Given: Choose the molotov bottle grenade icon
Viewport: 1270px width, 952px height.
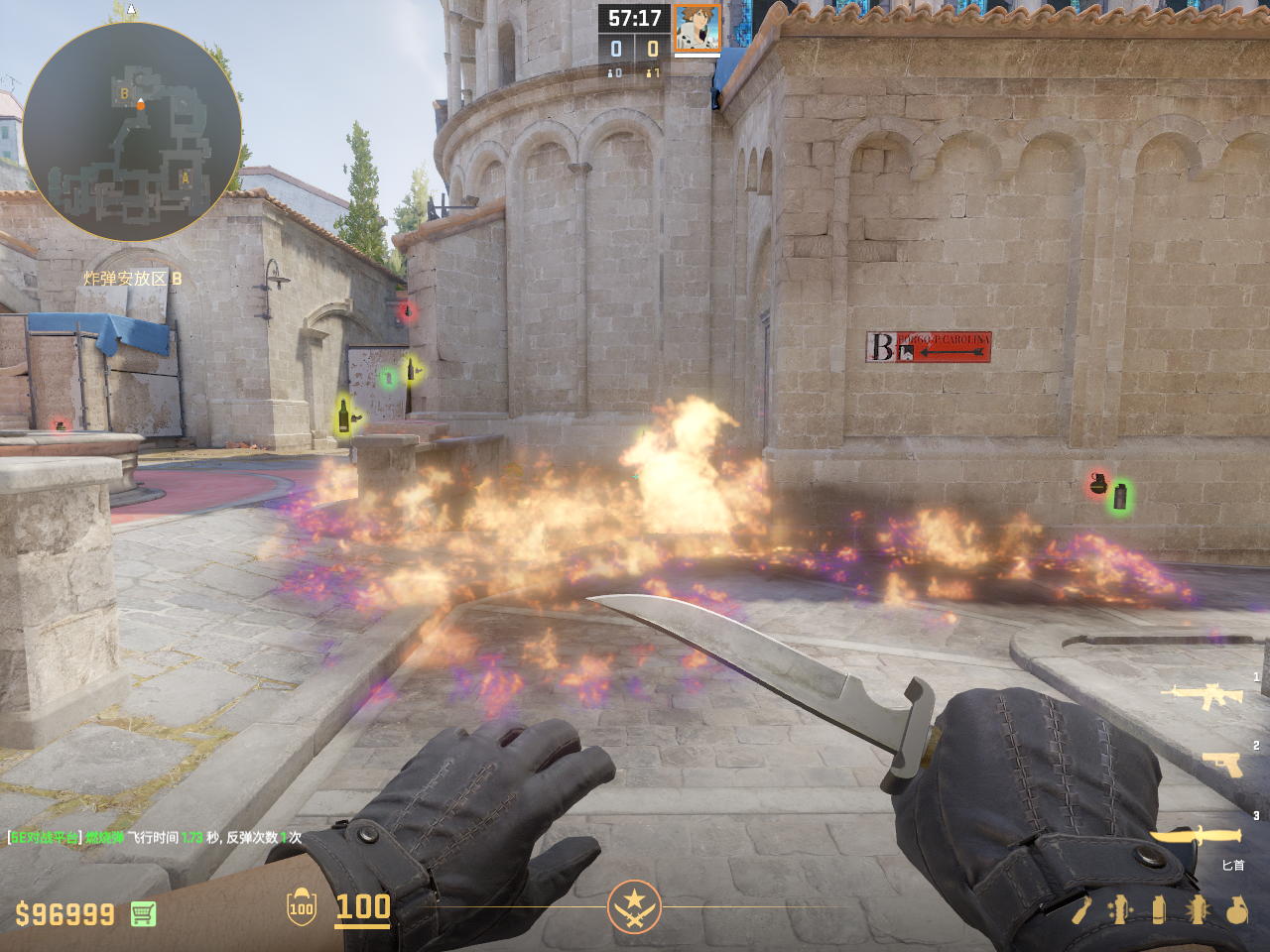Looking at the screenshot, I should coord(1081,909).
